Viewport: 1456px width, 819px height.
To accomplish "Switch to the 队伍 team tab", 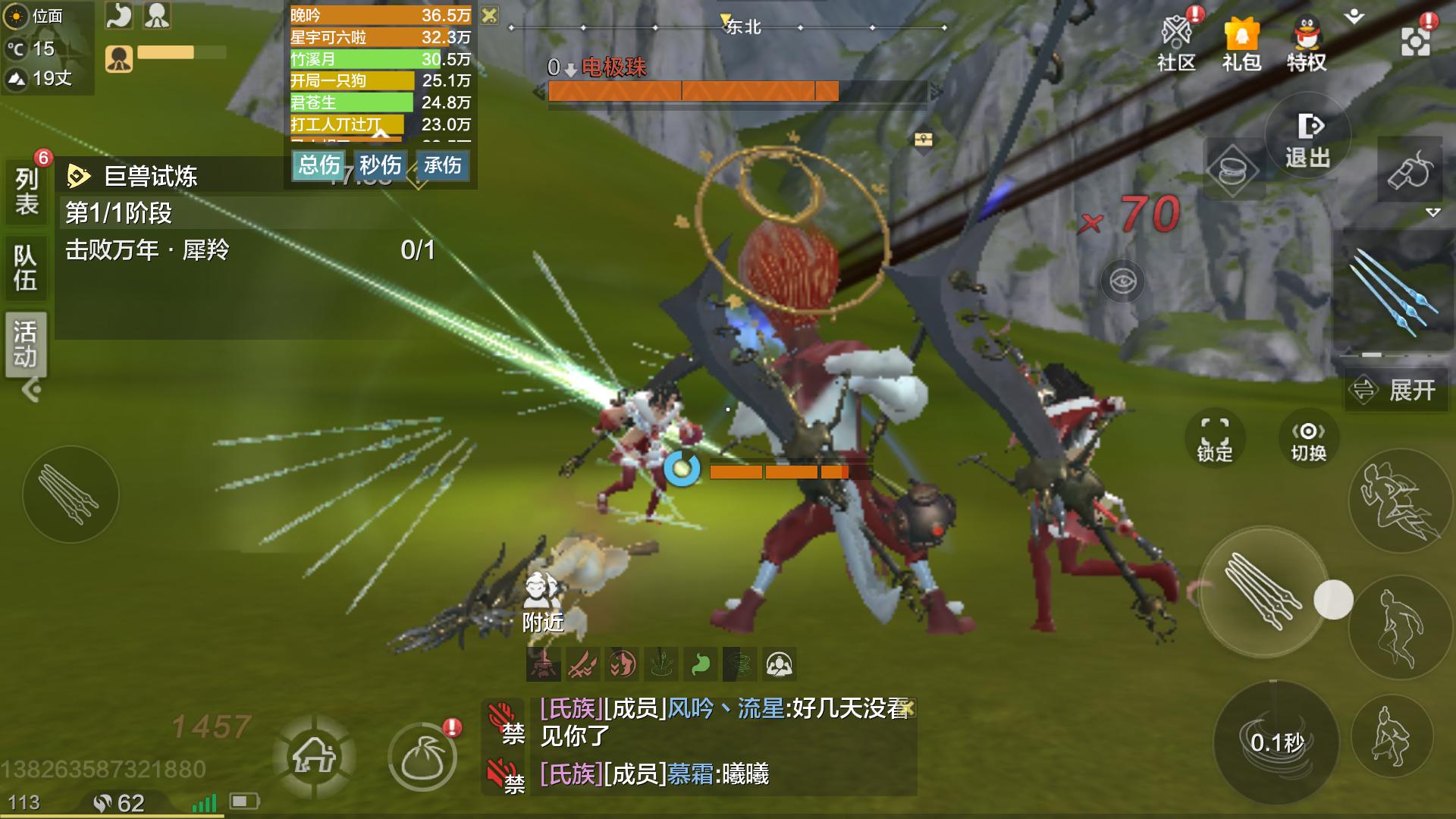I will 27,268.
